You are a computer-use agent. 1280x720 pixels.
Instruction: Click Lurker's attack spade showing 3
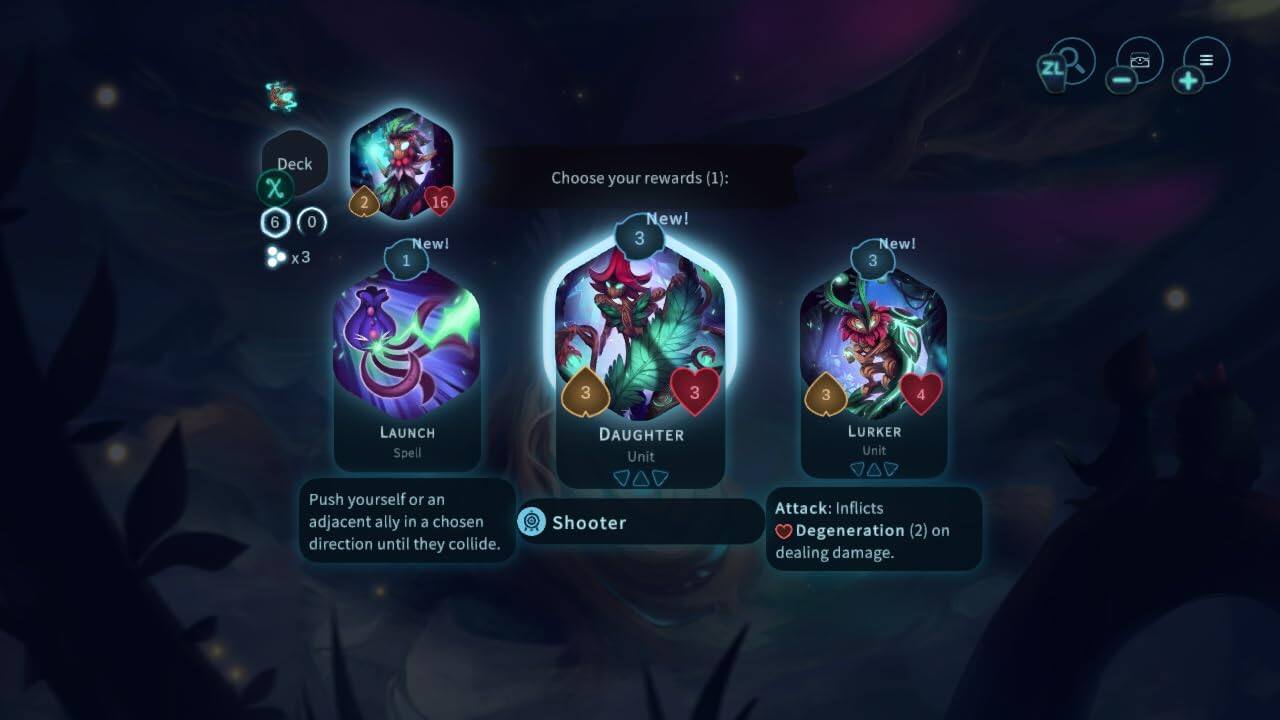[824, 394]
